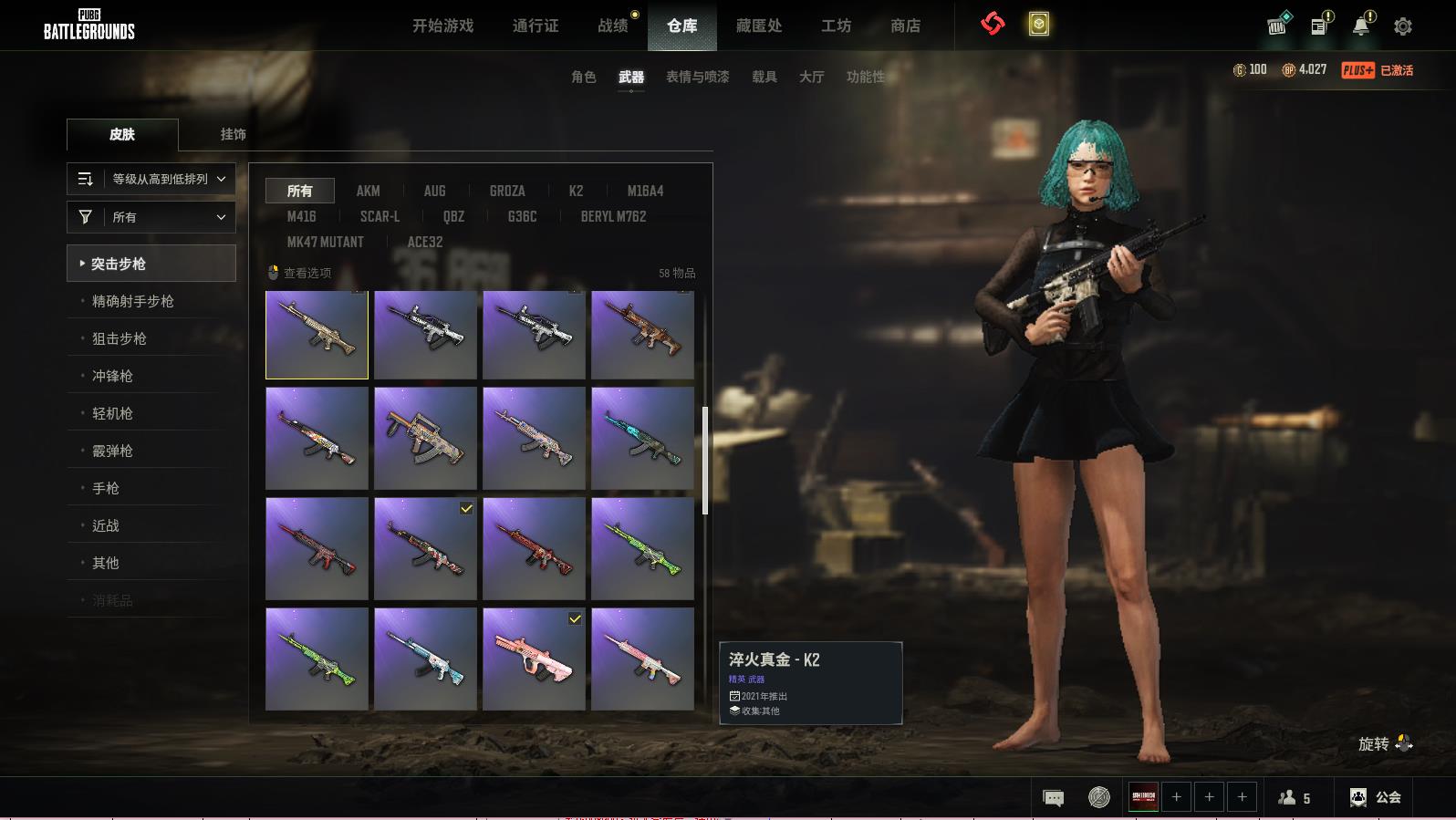
Task: Check the notification bell
Action: tap(1361, 26)
